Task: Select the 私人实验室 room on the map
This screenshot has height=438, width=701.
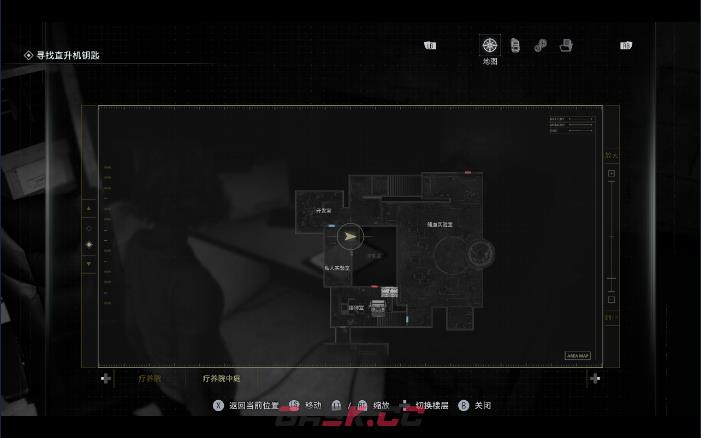Action: (337, 268)
